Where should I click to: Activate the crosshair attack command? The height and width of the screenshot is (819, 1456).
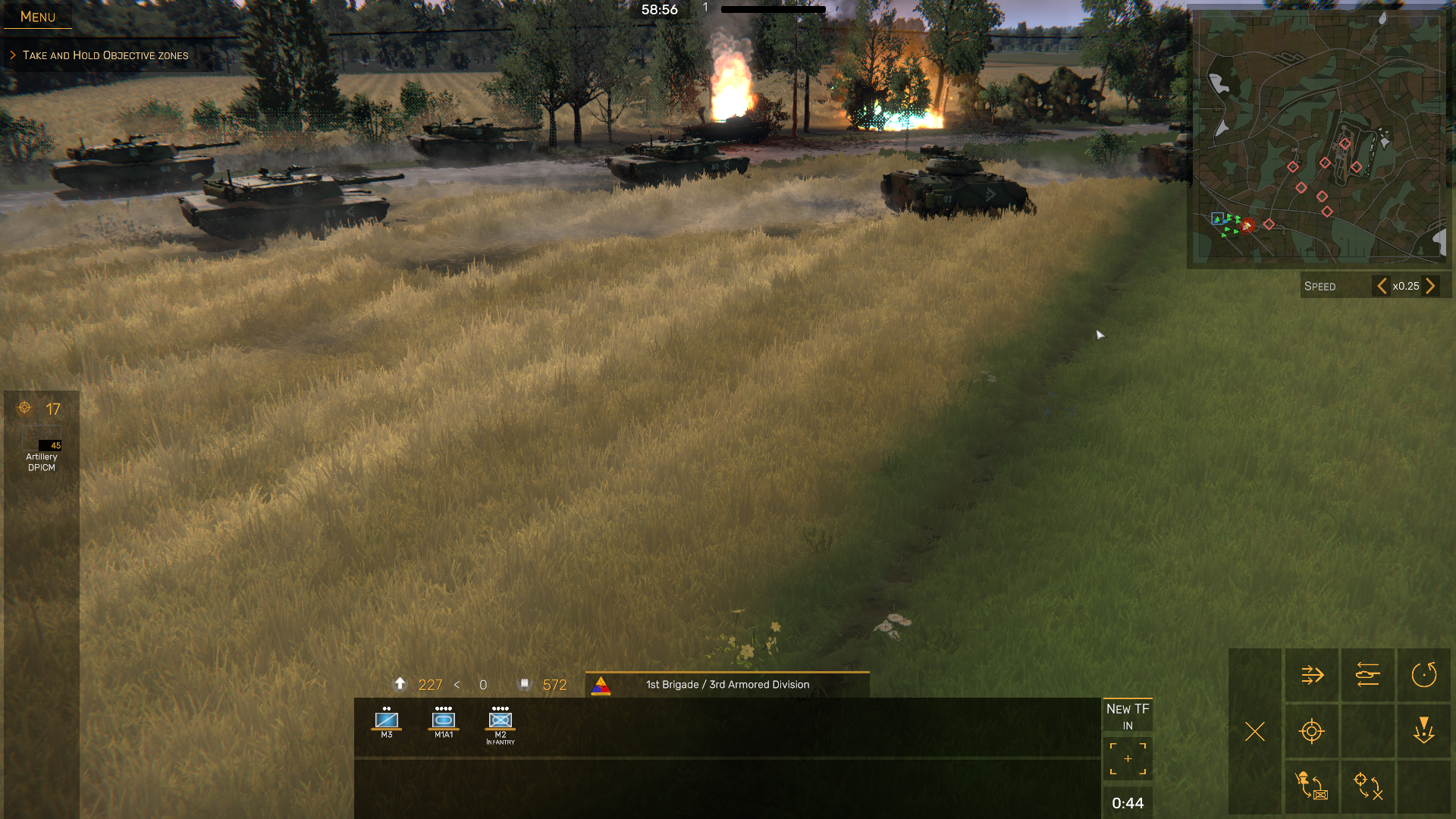(x=1312, y=731)
